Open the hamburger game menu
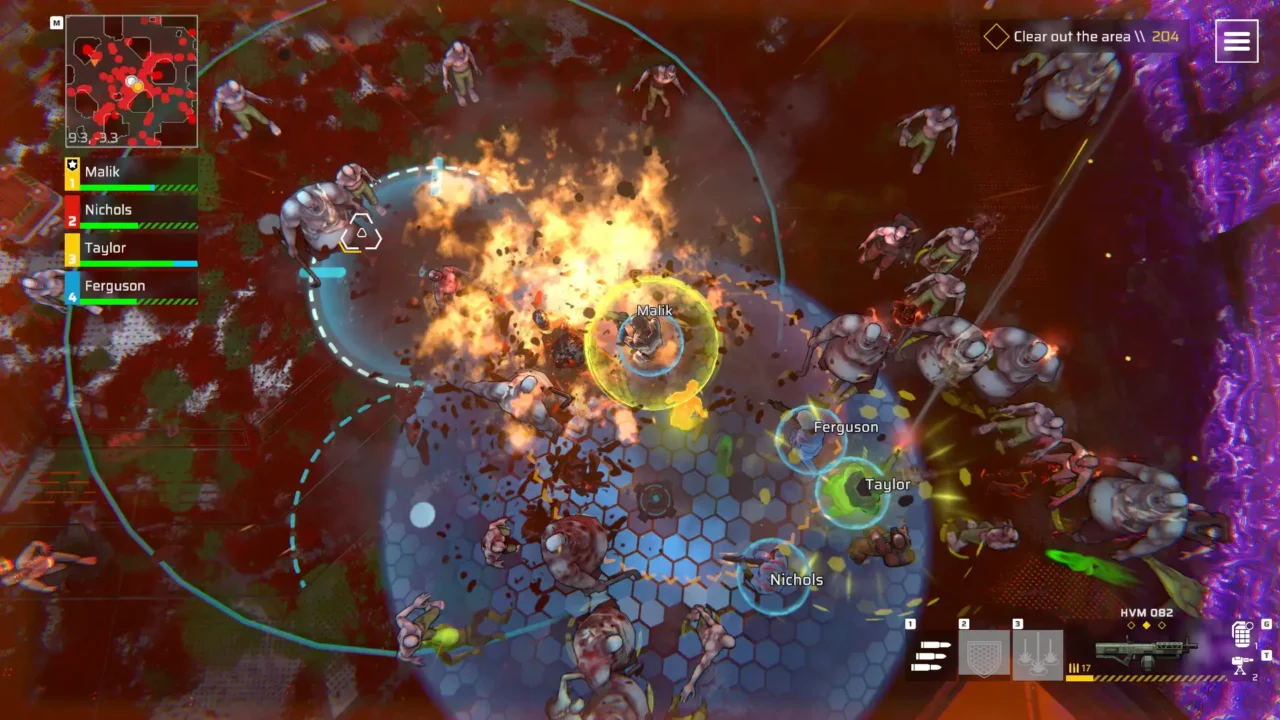The height and width of the screenshot is (720, 1280). click(x=1237, y=41)
